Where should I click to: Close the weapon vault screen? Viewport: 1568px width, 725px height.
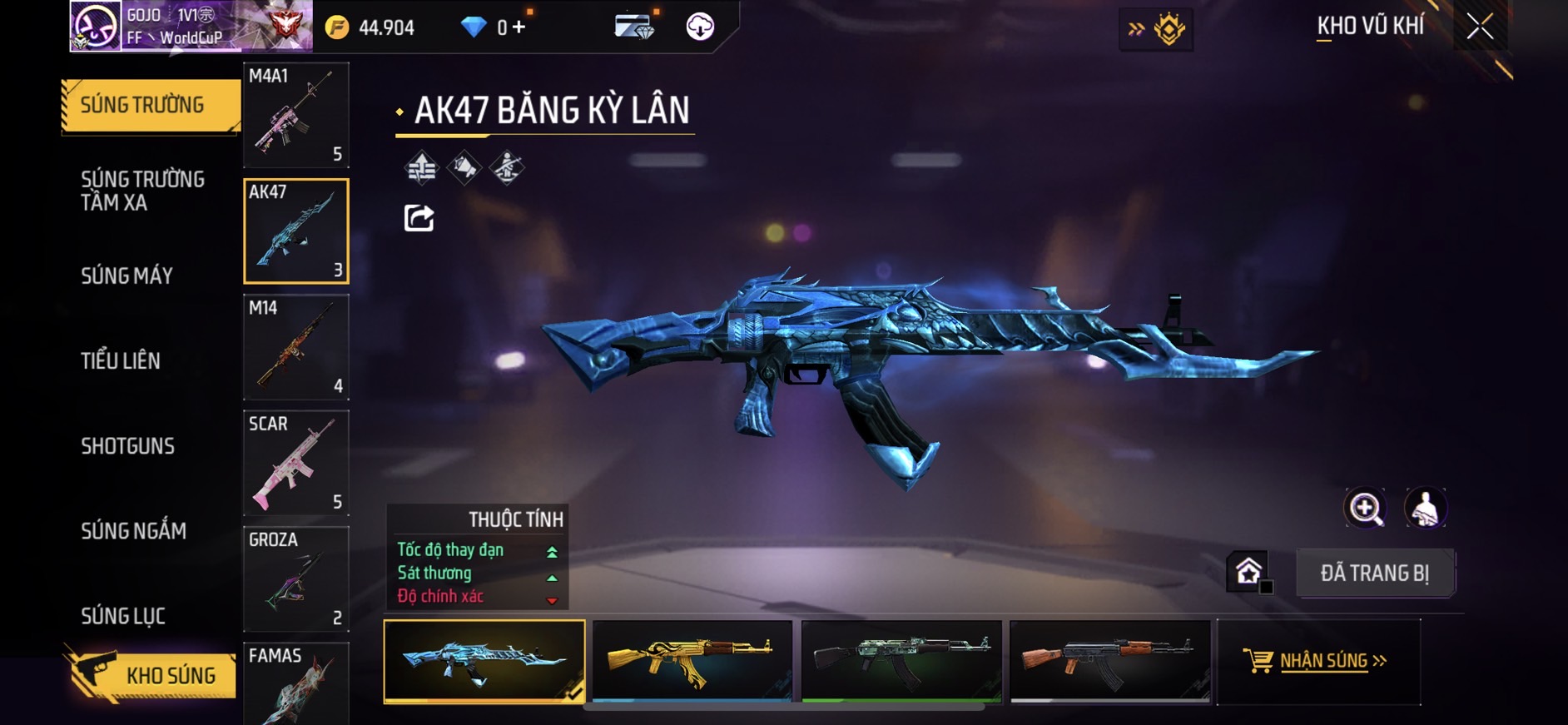point(1479,27)
